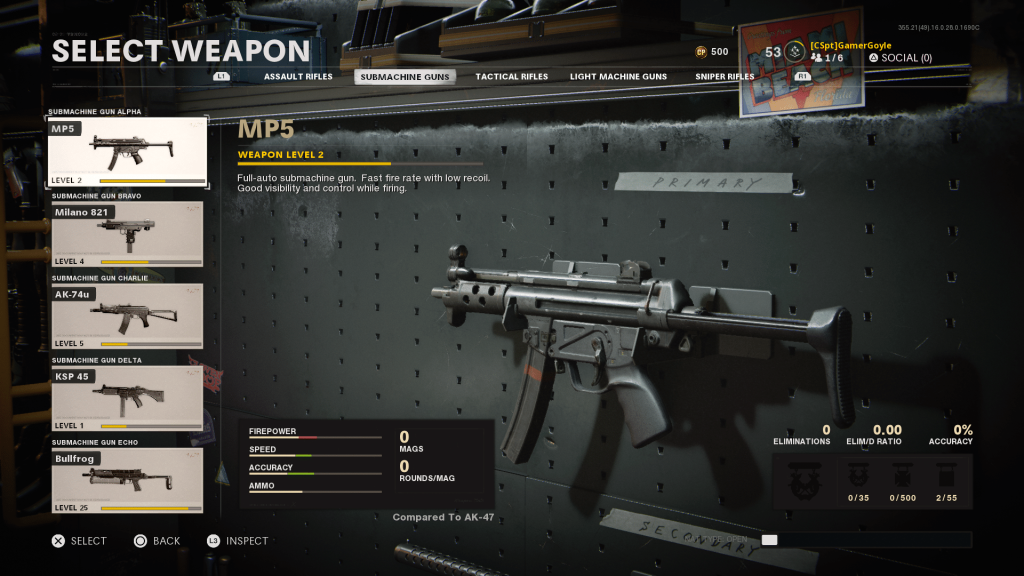Inspect the weapon via Inspect option

(238, 541)
